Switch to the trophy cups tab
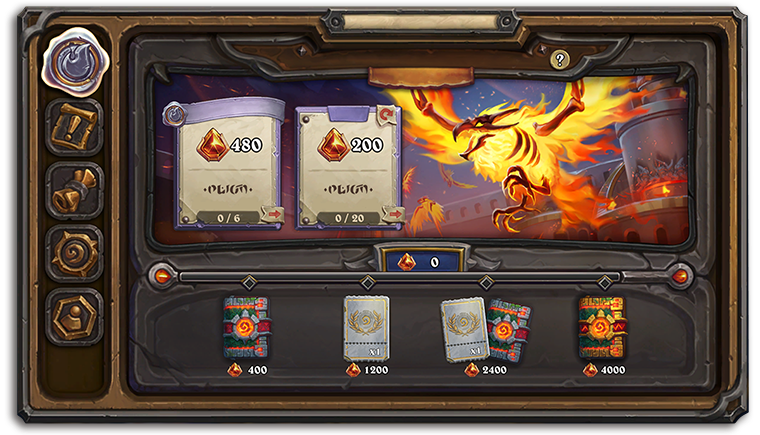760x435 pixels. [74, 190]
